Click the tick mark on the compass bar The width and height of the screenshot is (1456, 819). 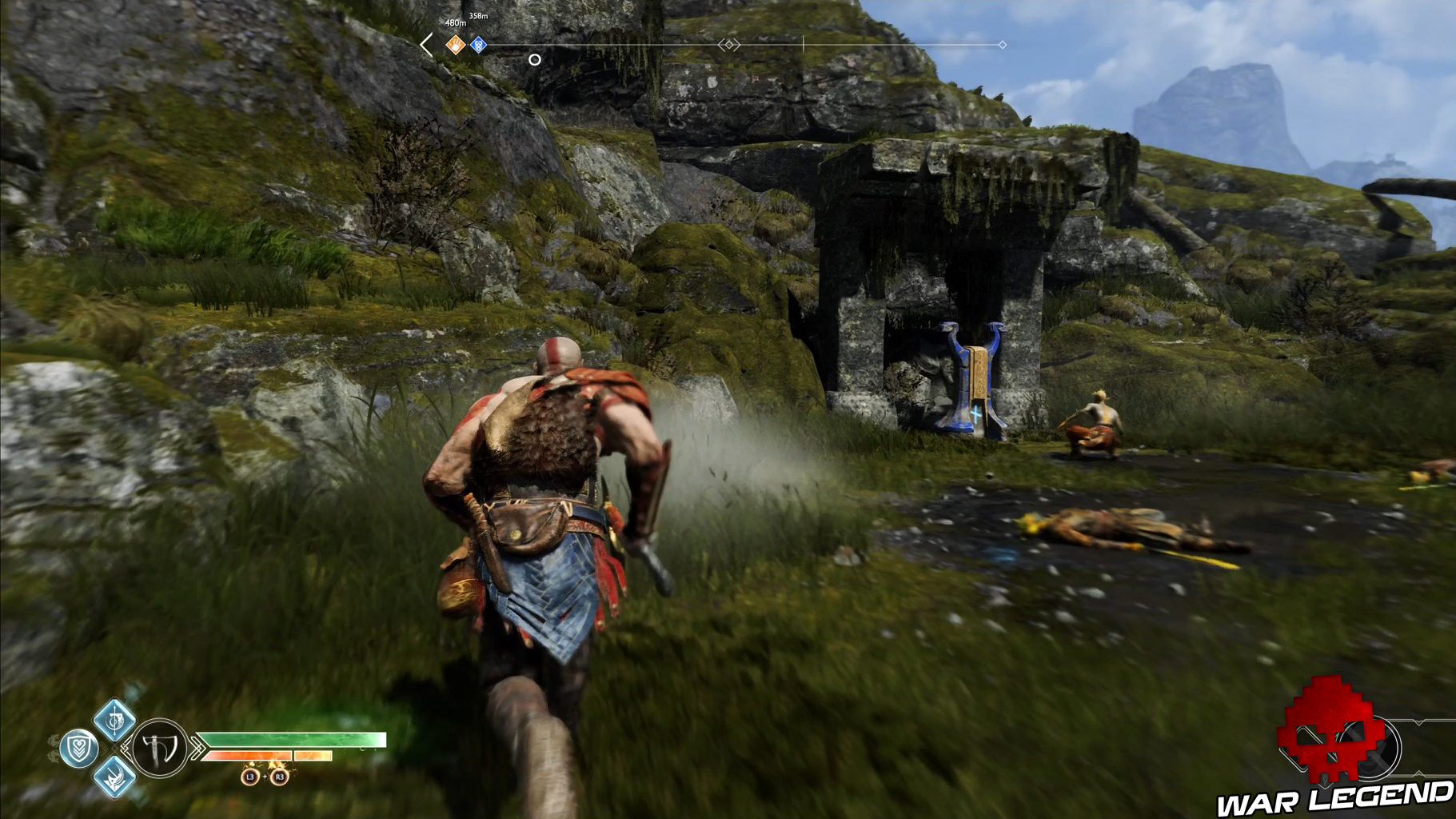pyautogui.click(x=804, y=43)
